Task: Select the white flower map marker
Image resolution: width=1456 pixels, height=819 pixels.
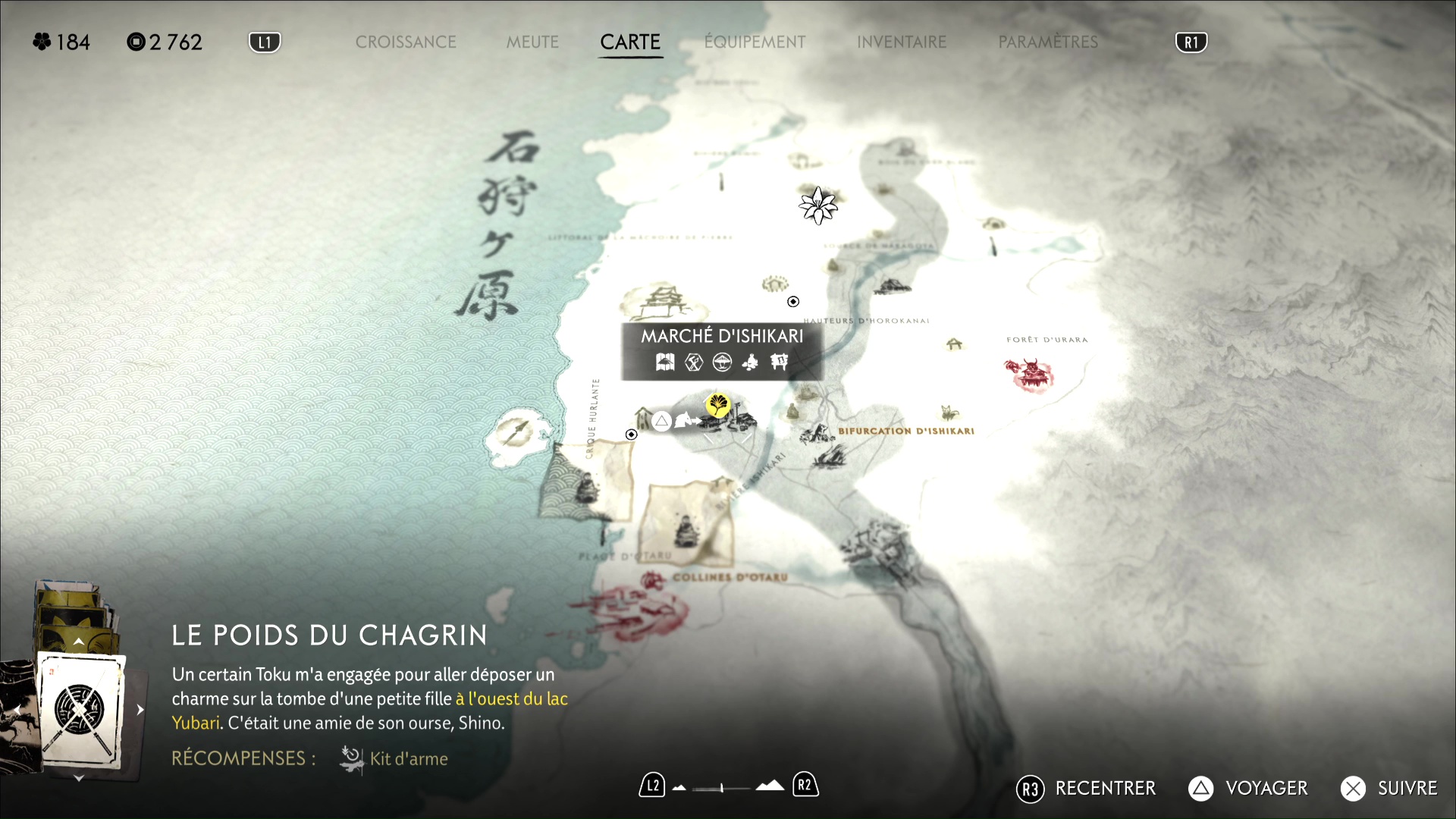Action: [x=817, y=206]
